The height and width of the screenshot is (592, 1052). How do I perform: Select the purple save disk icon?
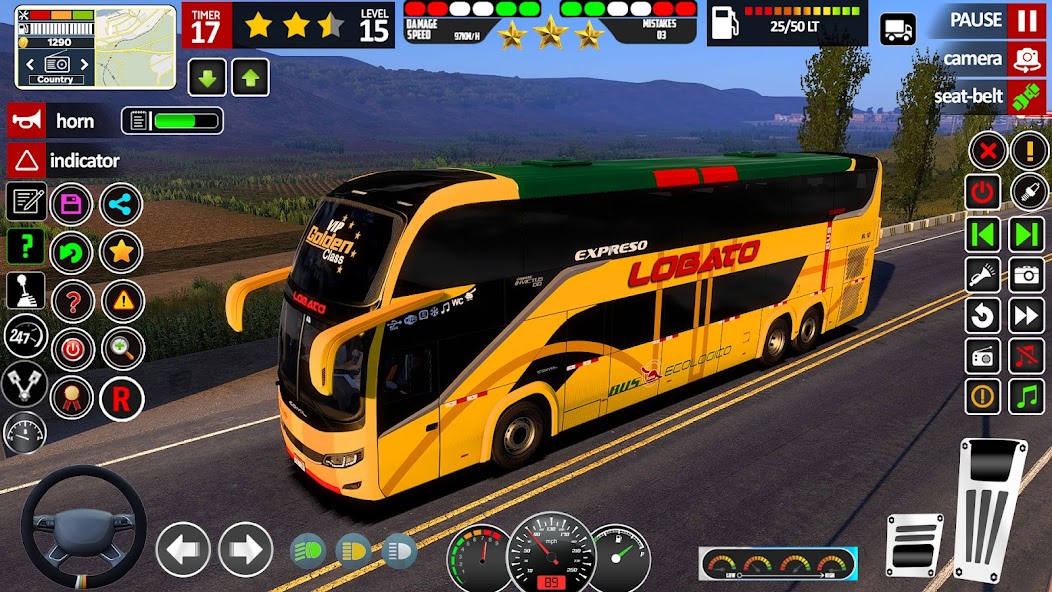71,205
